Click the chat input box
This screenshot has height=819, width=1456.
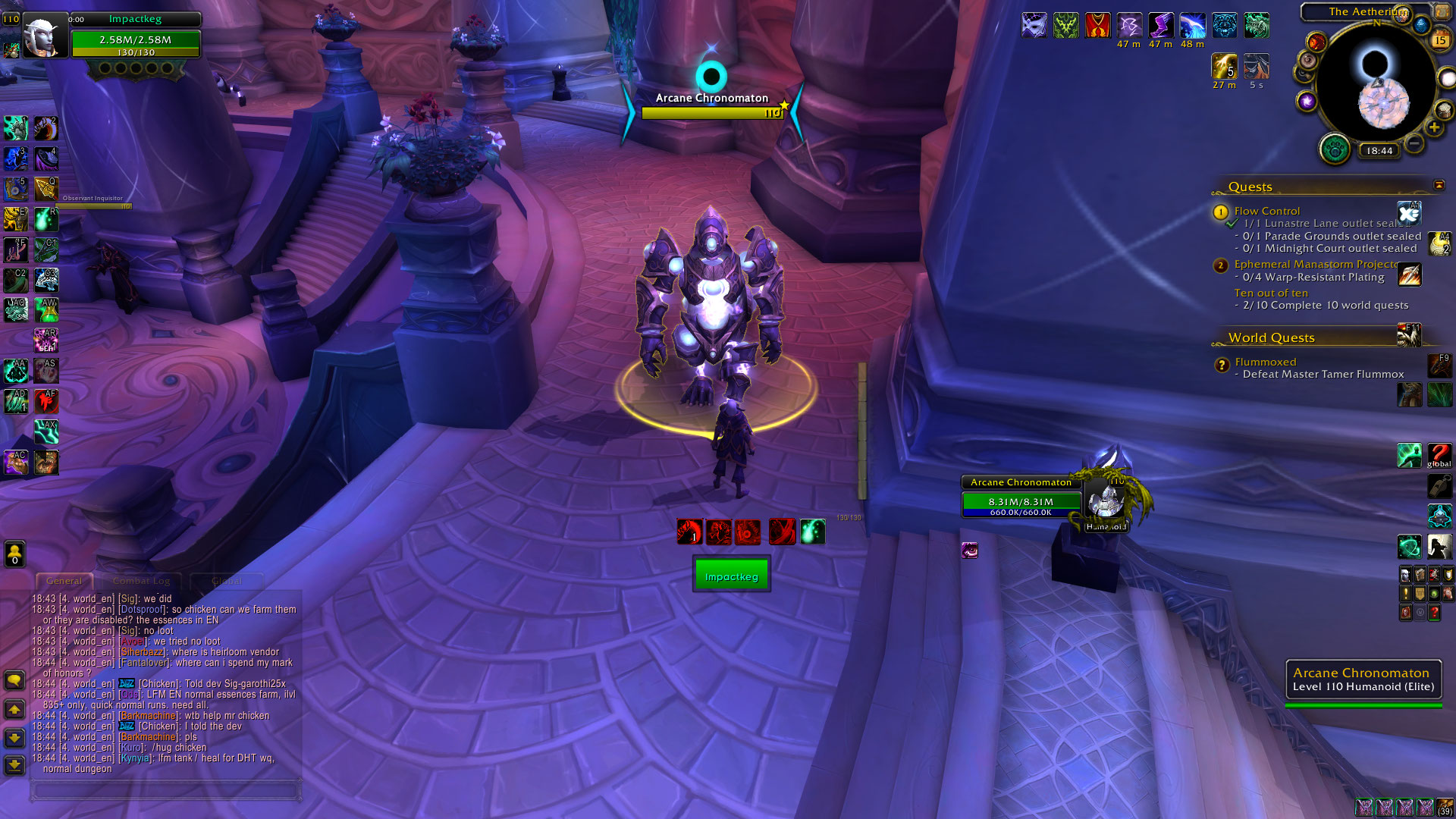click(165, 790)
